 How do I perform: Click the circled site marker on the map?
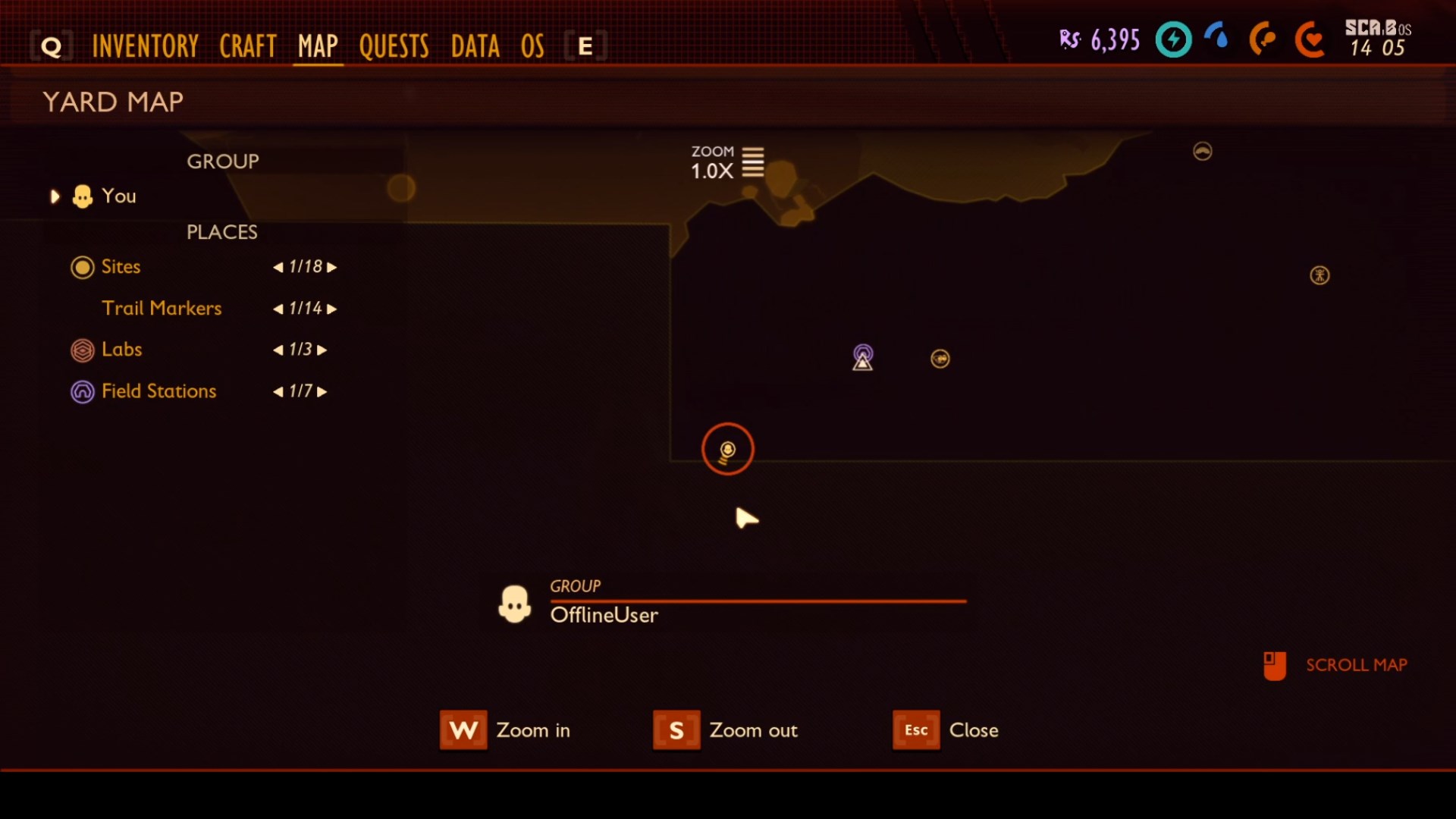click(726, 449)
